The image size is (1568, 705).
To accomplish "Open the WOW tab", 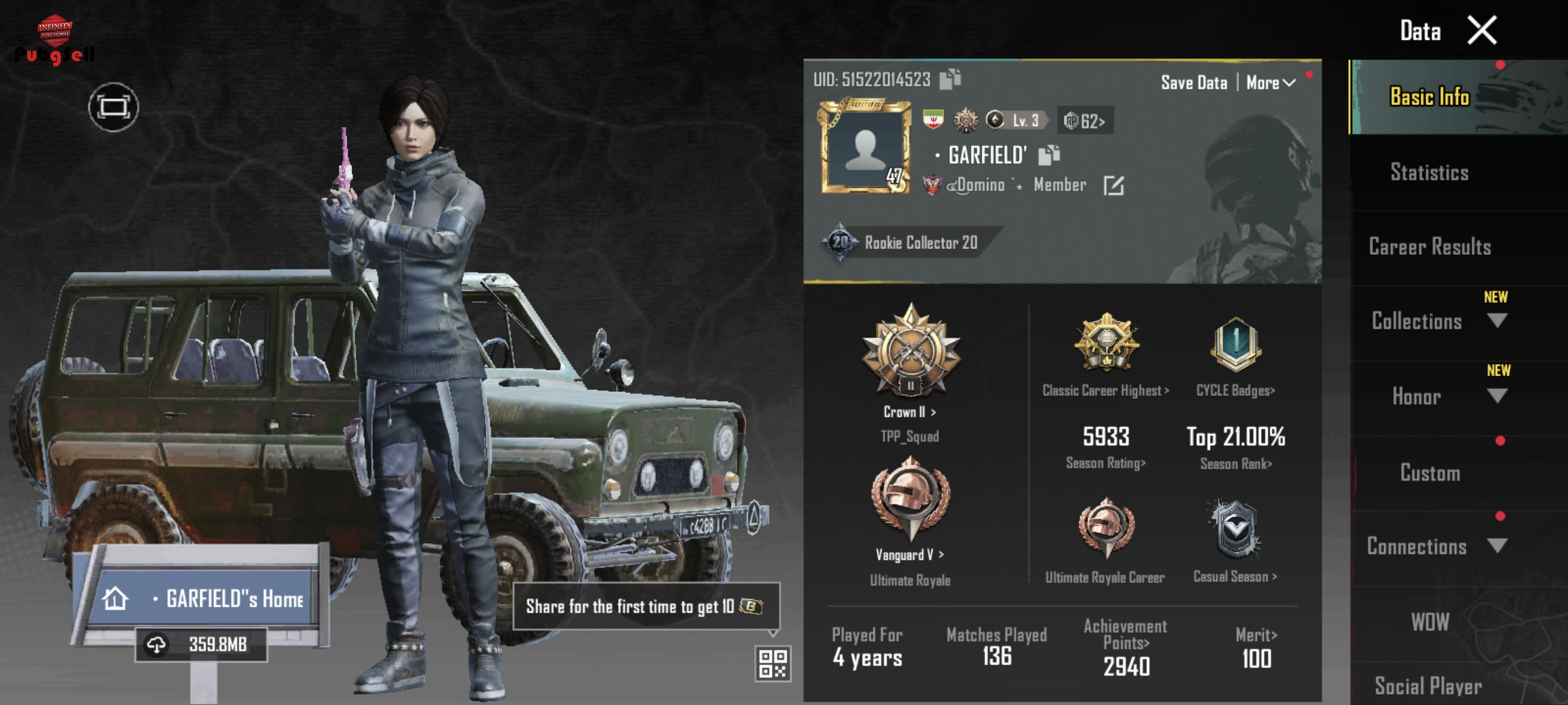I will pyautogui.click(x=1429, y=622).
